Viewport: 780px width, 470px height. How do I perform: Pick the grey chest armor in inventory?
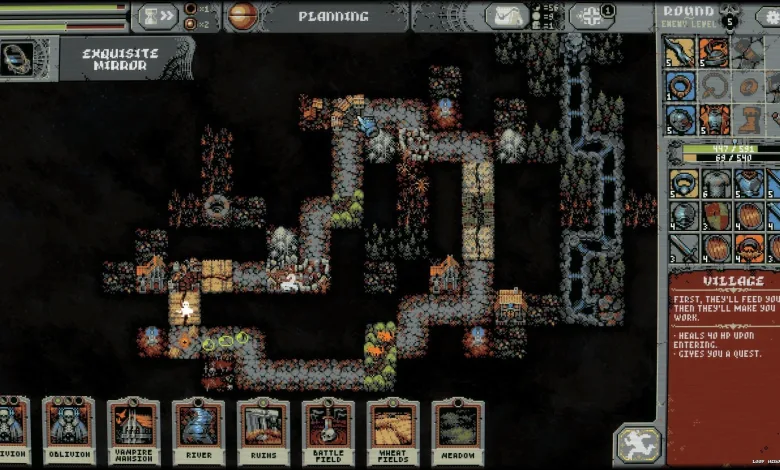(716, 183)
